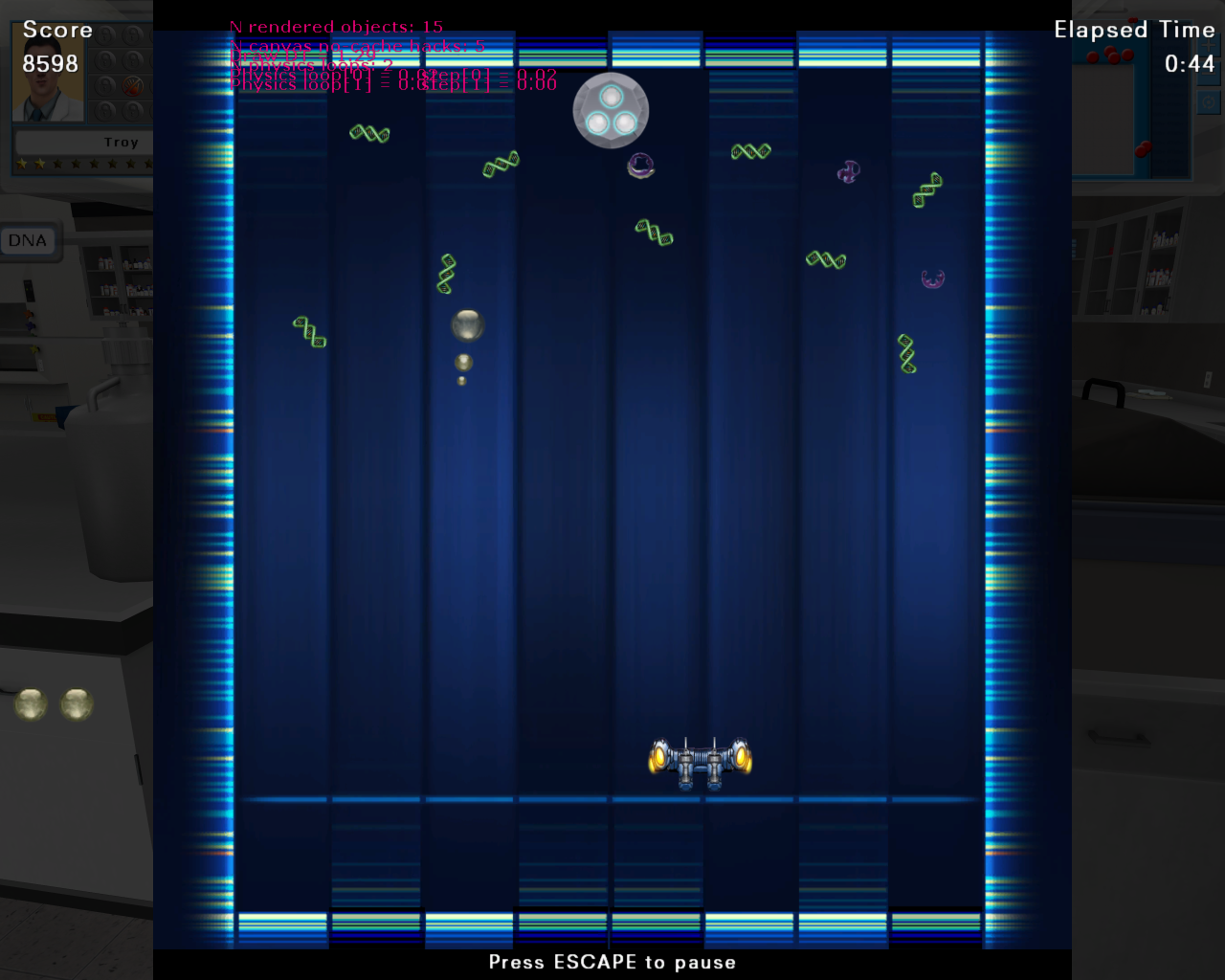Select the spaceship paddle at the bottom
Screen dimensions: 1225x980
(702, 761)
